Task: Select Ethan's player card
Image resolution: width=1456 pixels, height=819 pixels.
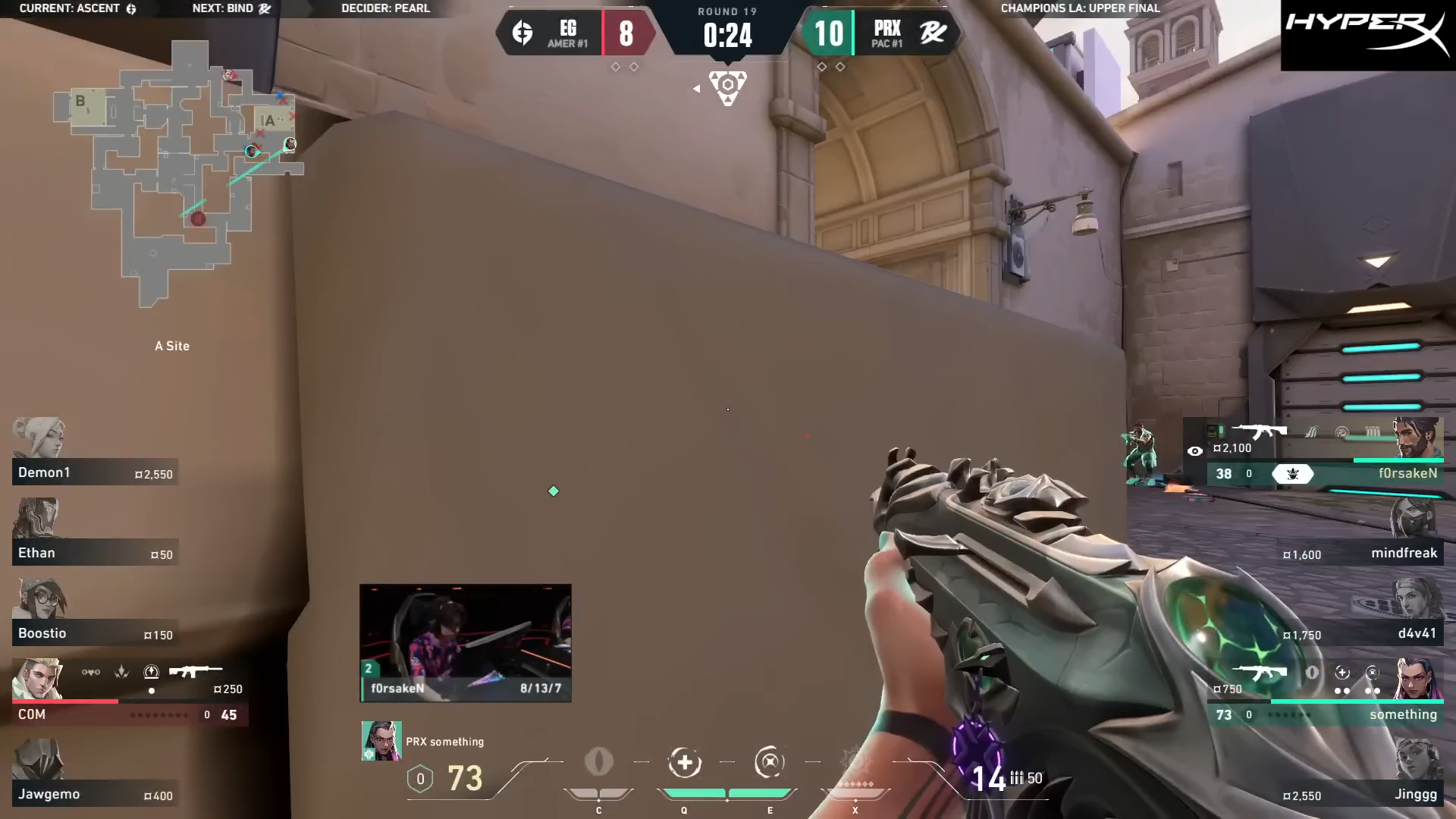Action: (x=95, y=535)
